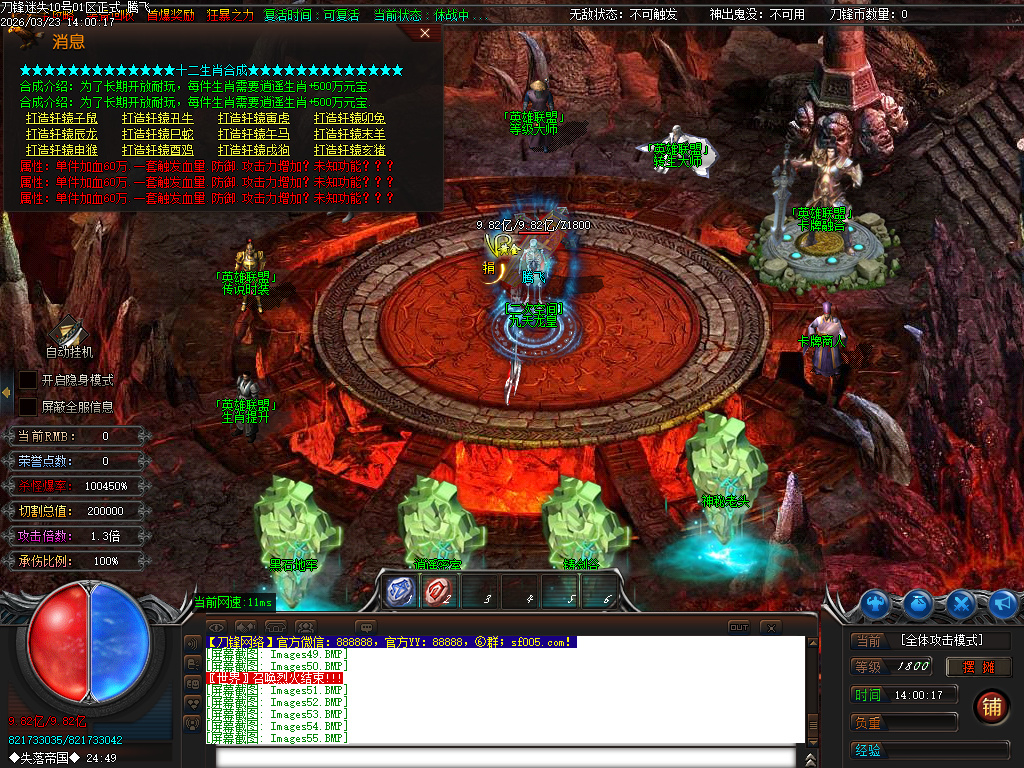Close the 消息 message panel

pyautogui.click(x=425, y=33)
